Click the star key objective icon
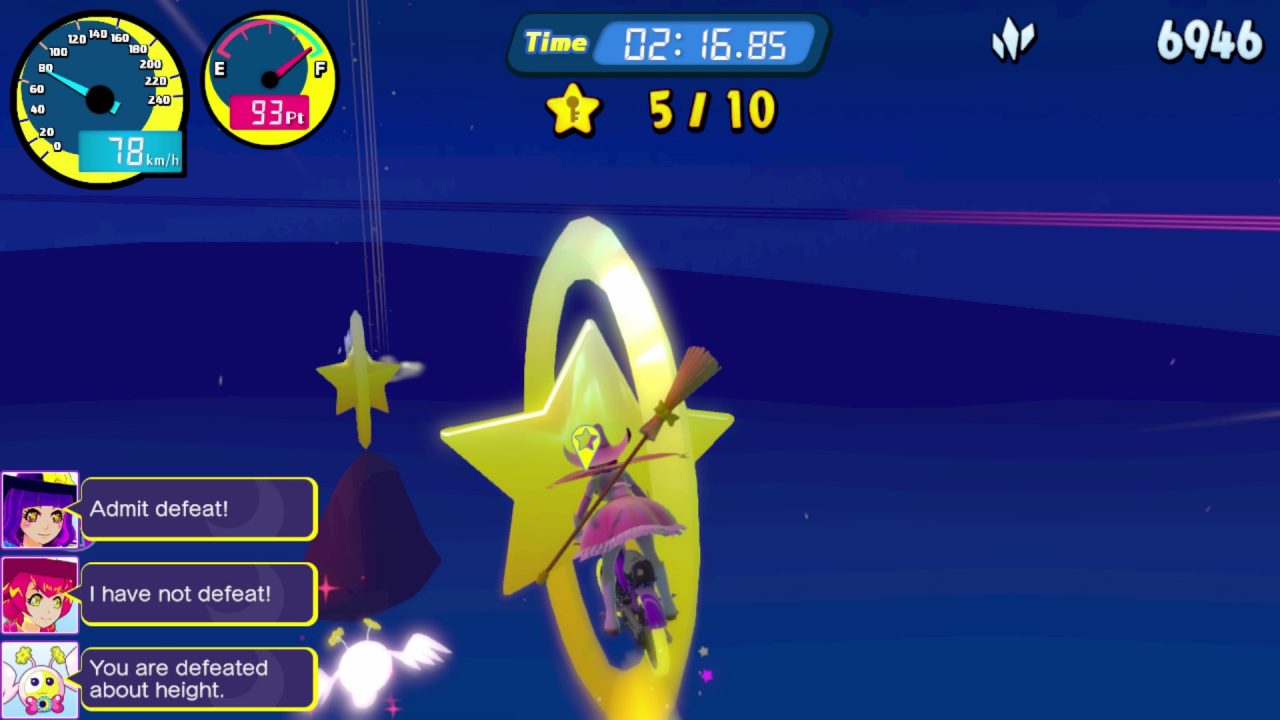 [573, 110]
